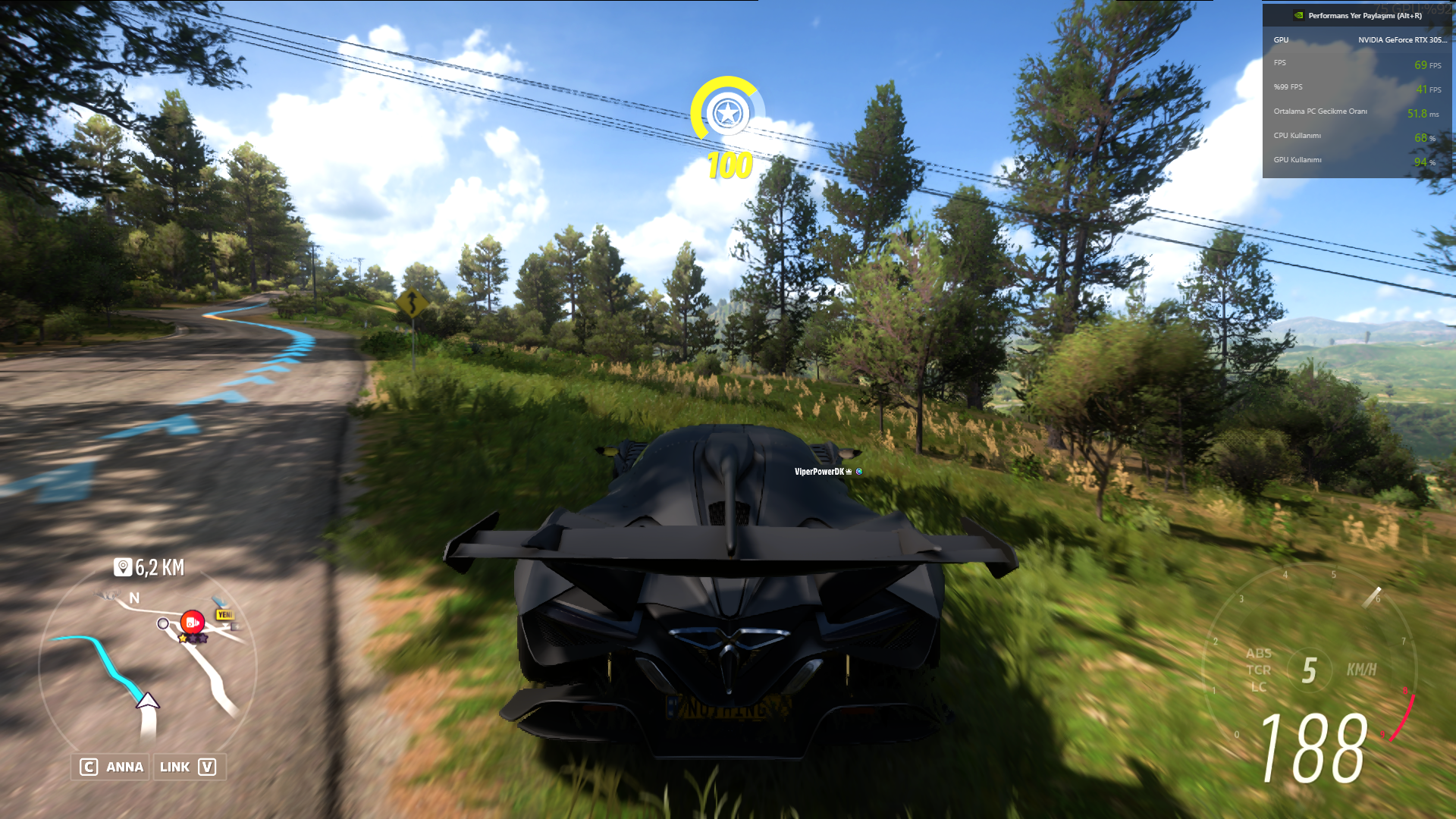Image resolution: width=1456 pixels, height=819 pixels.
Task: Click the crown icon next to ViperPowerDK
Action: pos(849,472)
